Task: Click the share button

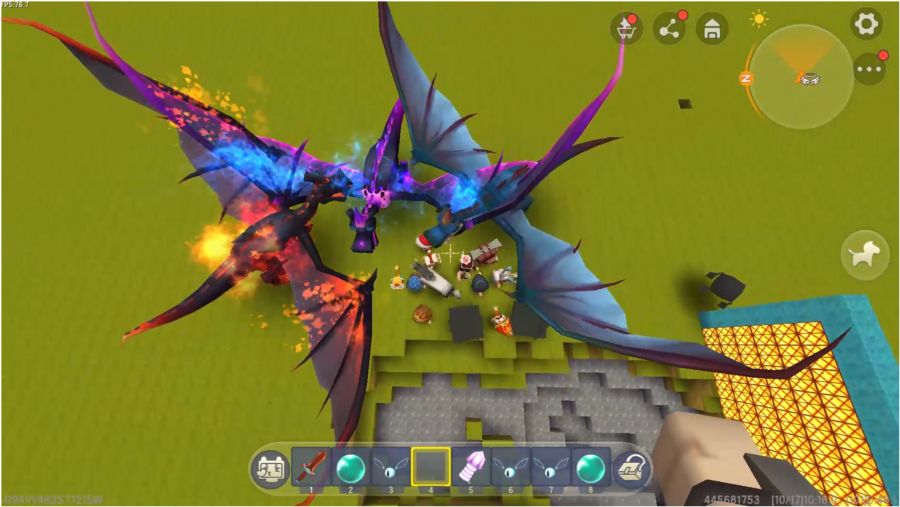Action: [x=669, y=29]
